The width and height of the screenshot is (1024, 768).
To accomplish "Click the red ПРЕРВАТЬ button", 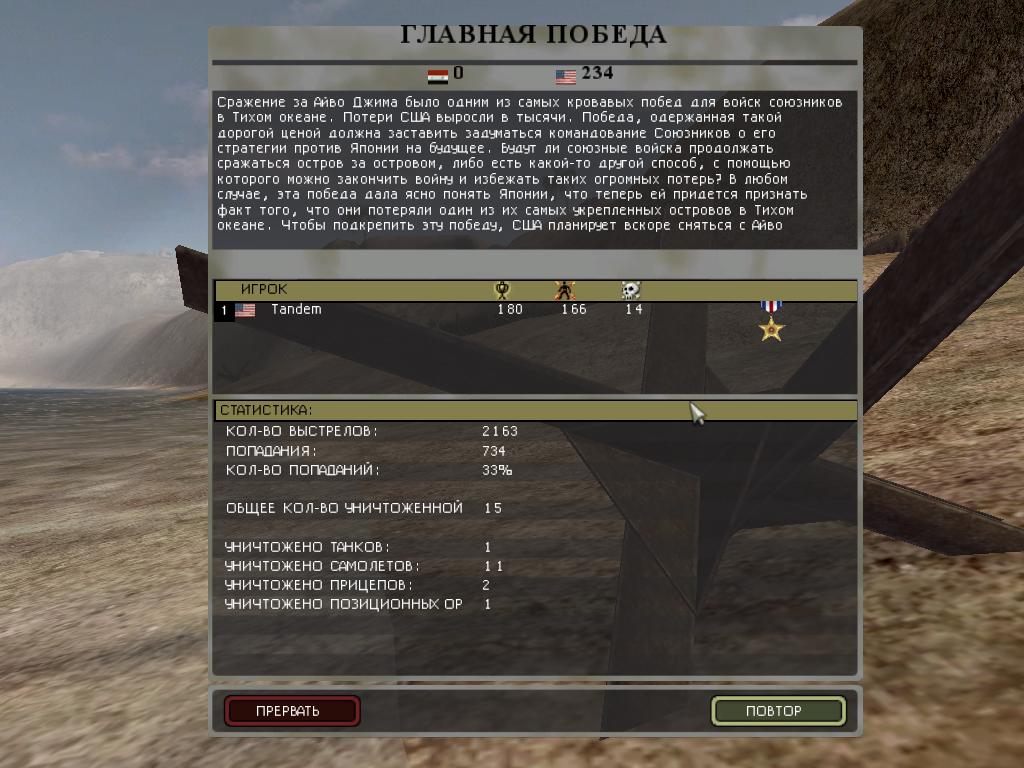I will tap(291, 711).
